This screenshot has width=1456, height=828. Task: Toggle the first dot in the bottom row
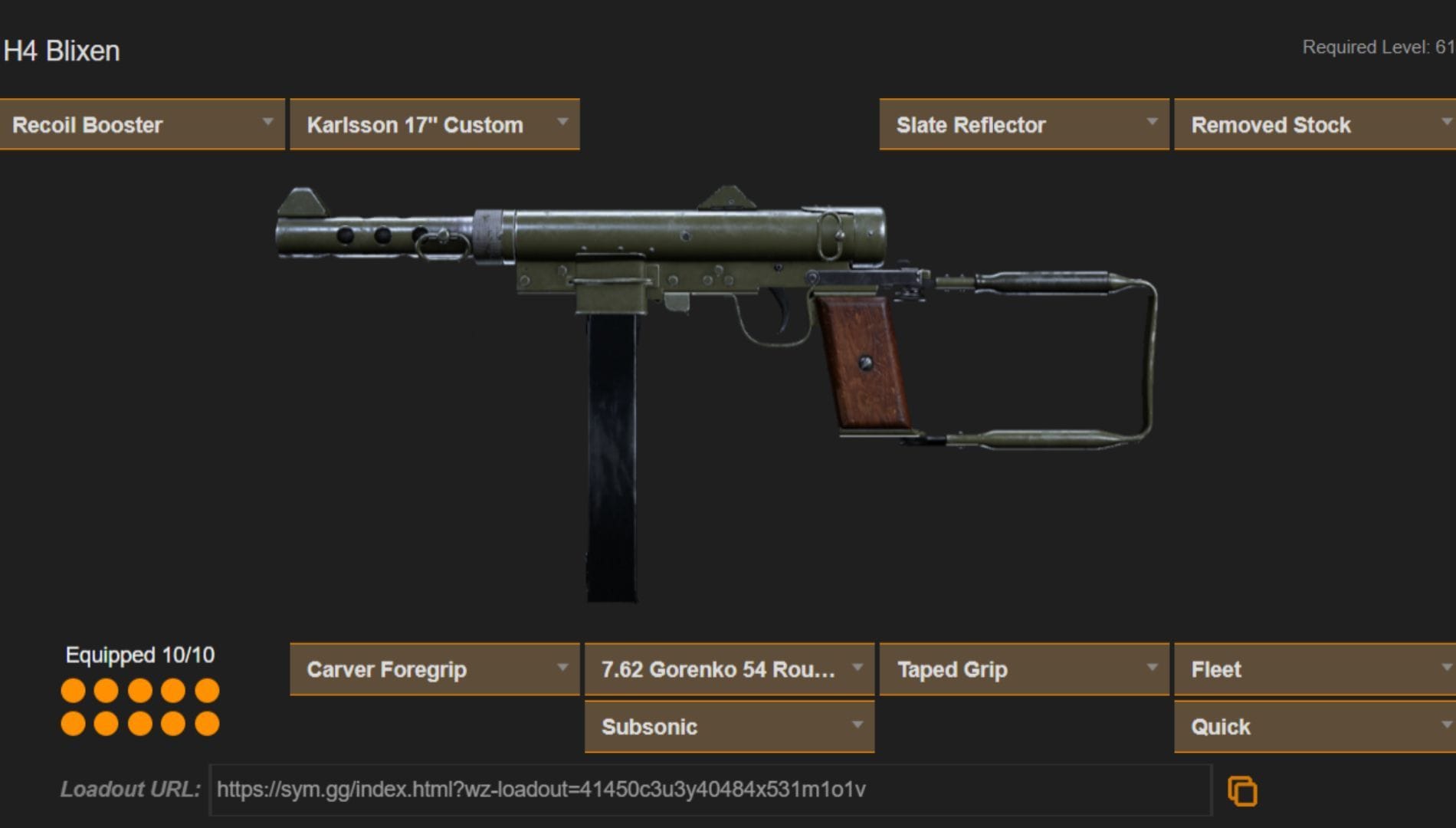(x=74, y=721)
